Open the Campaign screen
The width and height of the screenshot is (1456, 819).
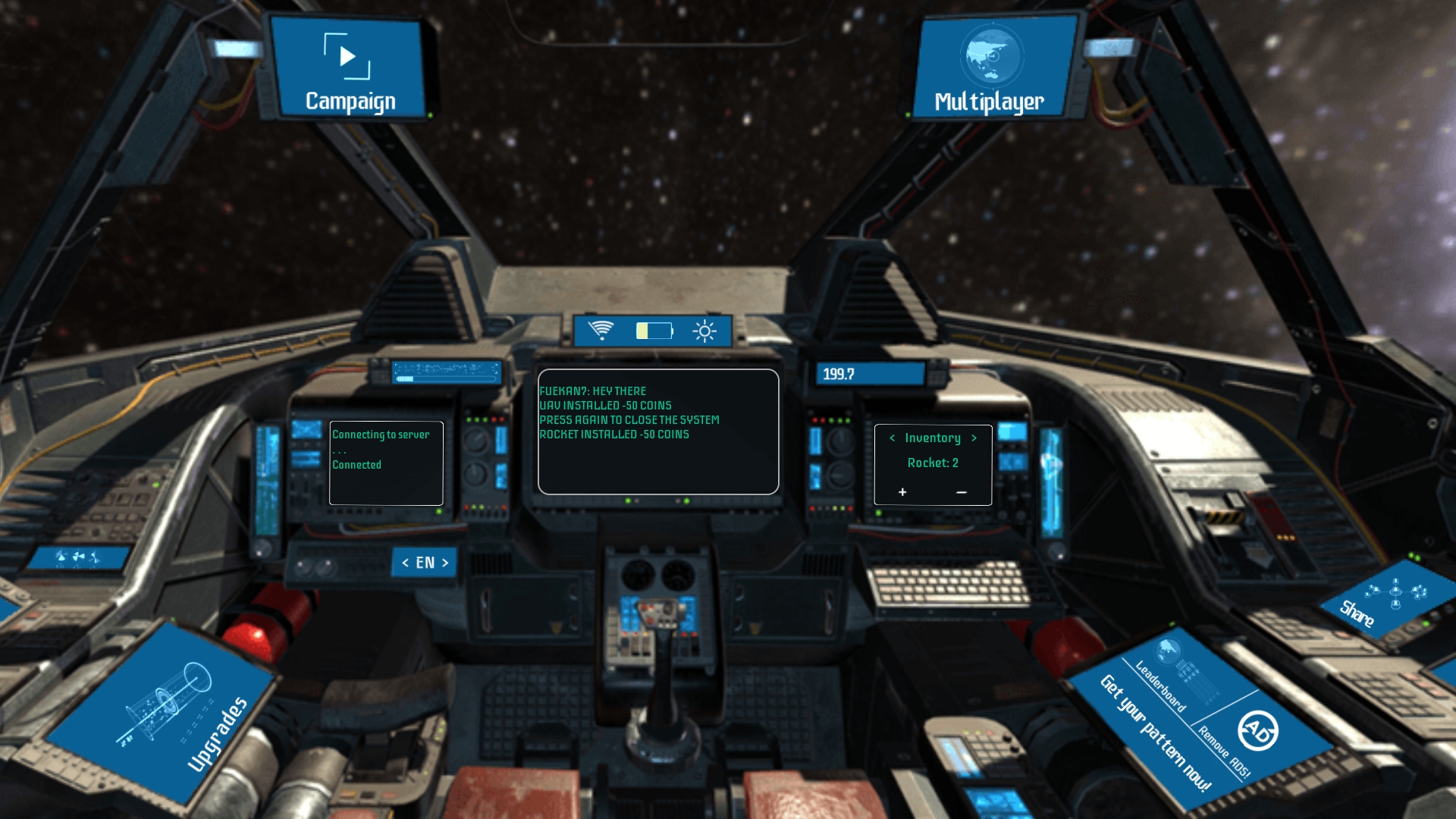pyautogui.click(x=350, y=70)
